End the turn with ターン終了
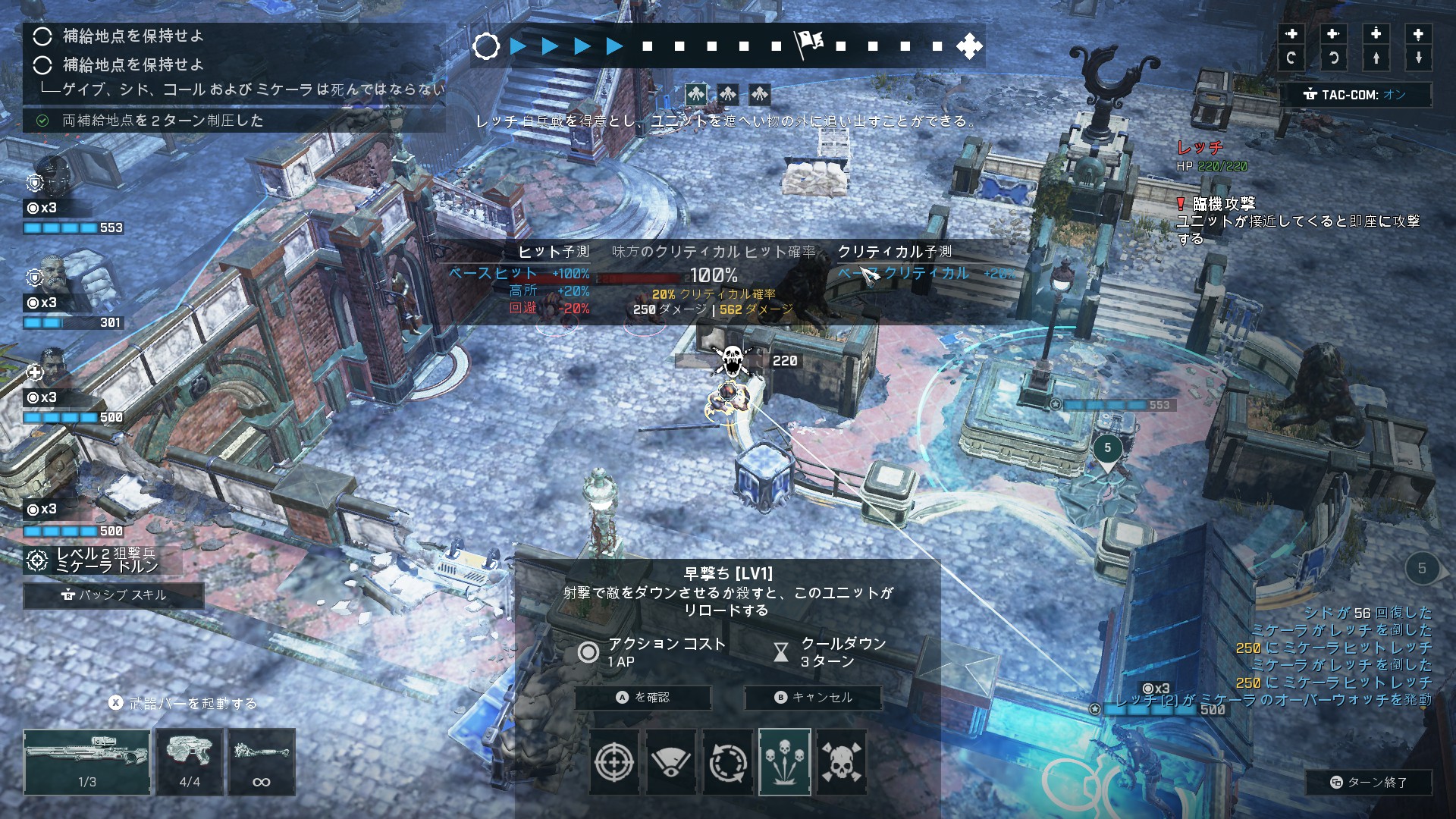 pyautogui.click(x=1369, y=783)
